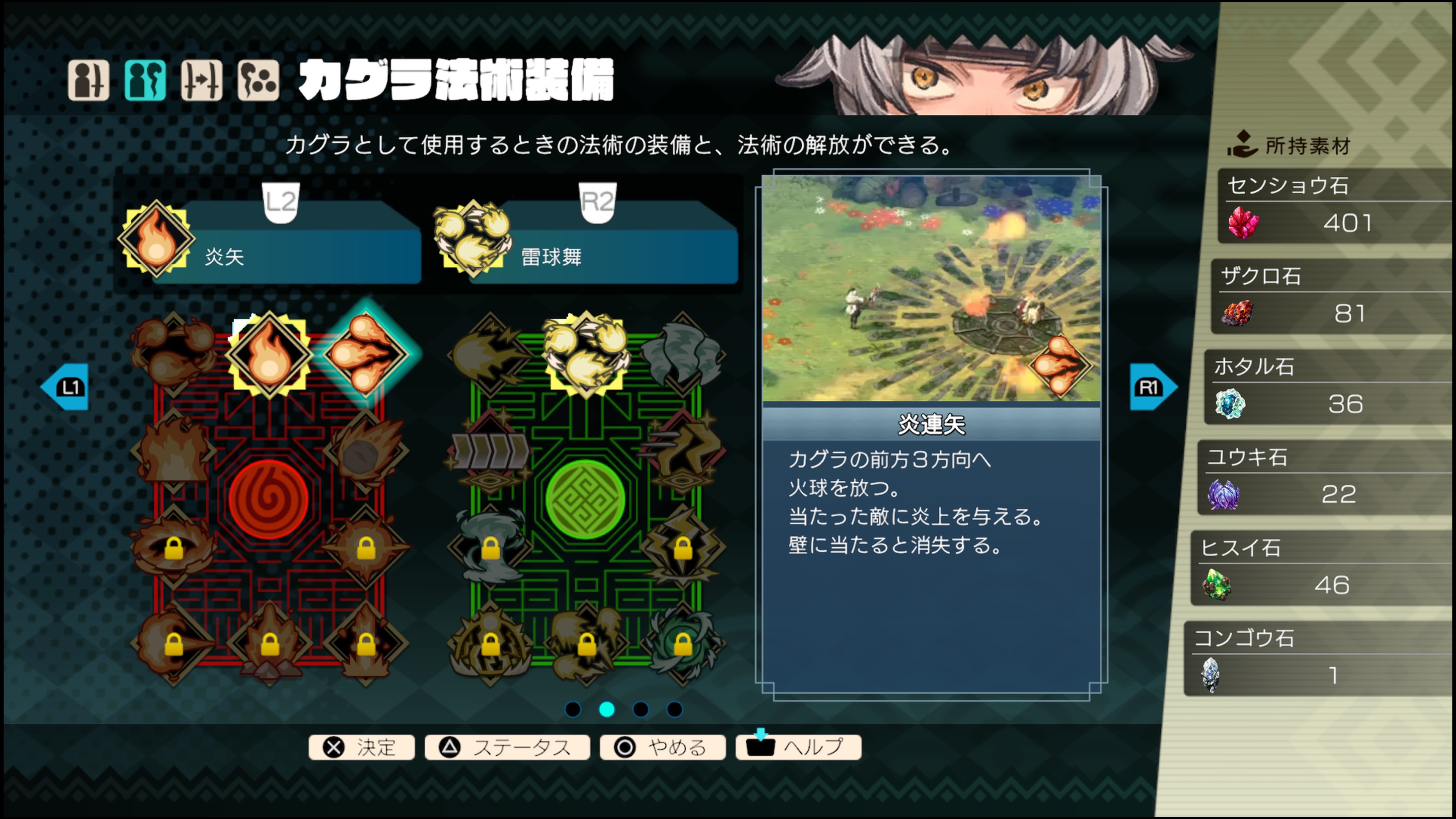Open the third tab with arrows icon

tap(202, 80)
